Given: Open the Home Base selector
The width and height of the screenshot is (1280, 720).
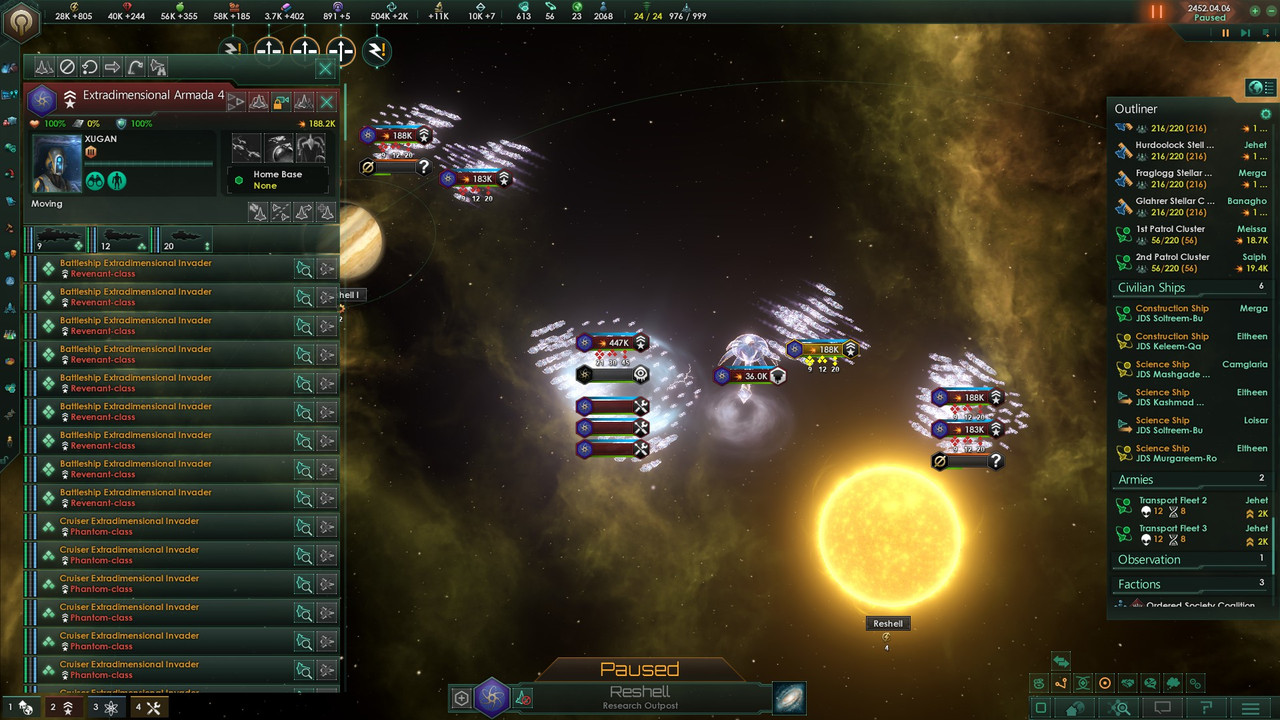Looking at the screenshot, I should (277, 180).
